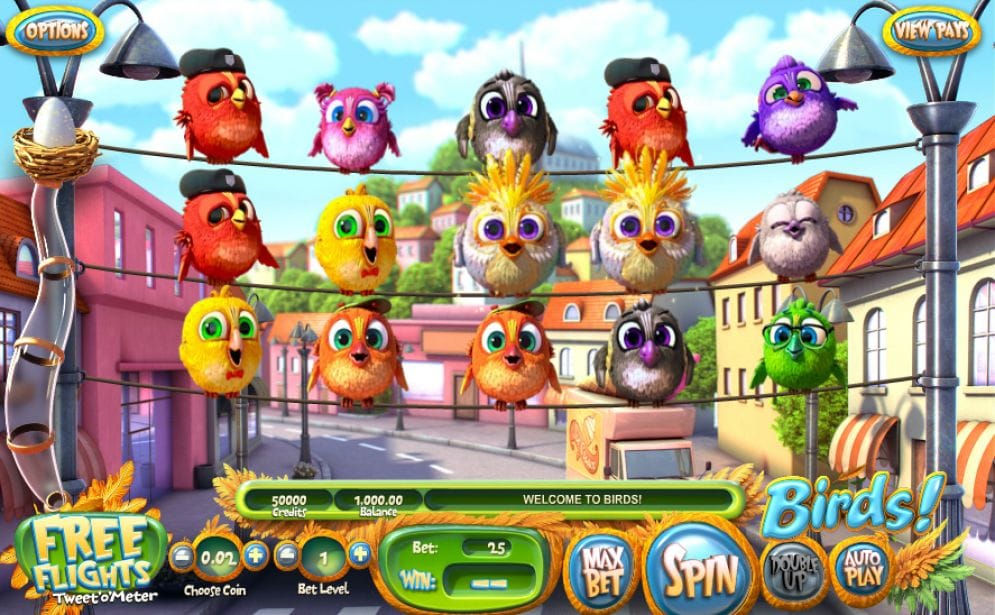The width and height of the screenshot is (995, 615).
Task: Raise the Bet Level with plus
Action: [359, 556]
